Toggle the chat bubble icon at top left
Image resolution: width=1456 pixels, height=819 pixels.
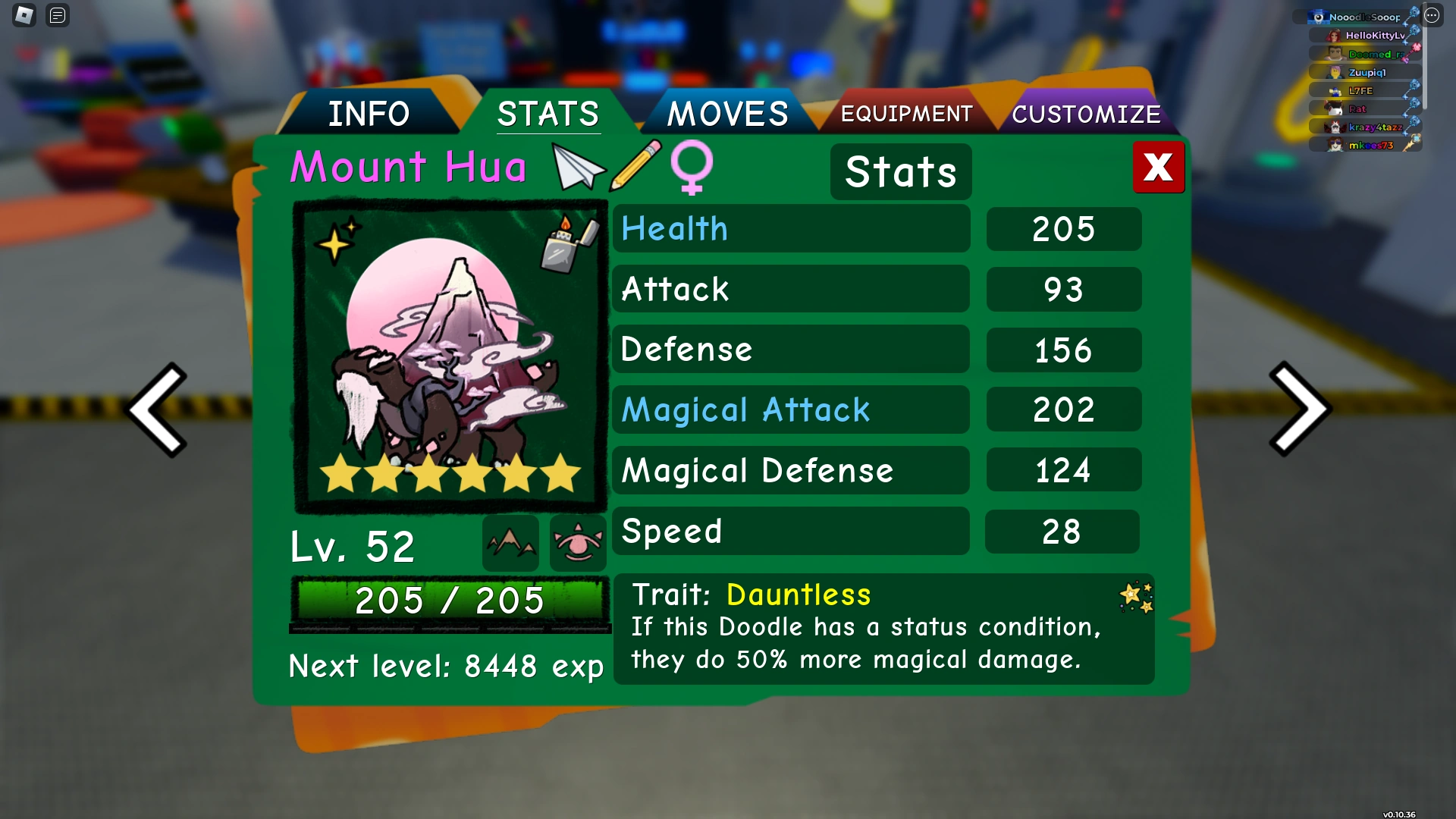point(57,15)
